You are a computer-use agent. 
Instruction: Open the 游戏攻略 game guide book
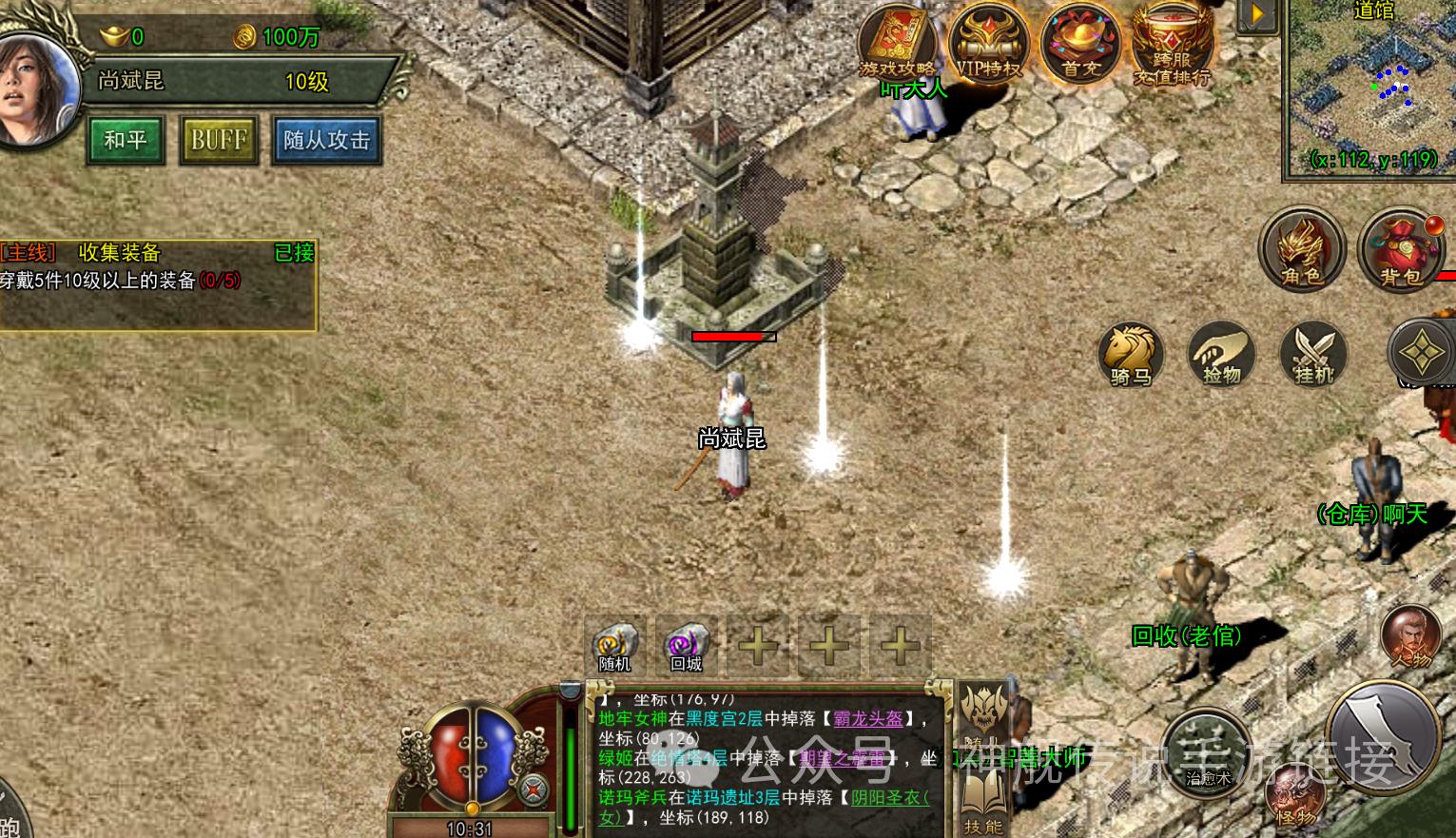pos(898,43)
